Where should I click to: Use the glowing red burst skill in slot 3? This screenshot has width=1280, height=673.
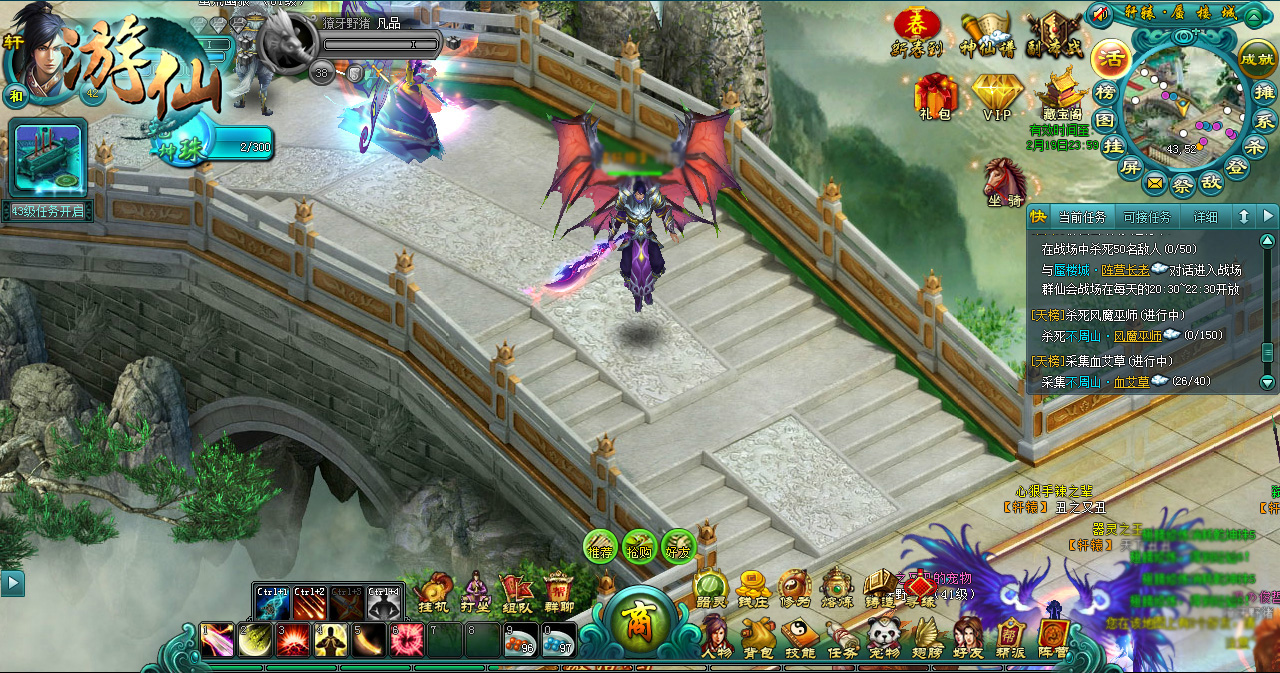294,640
